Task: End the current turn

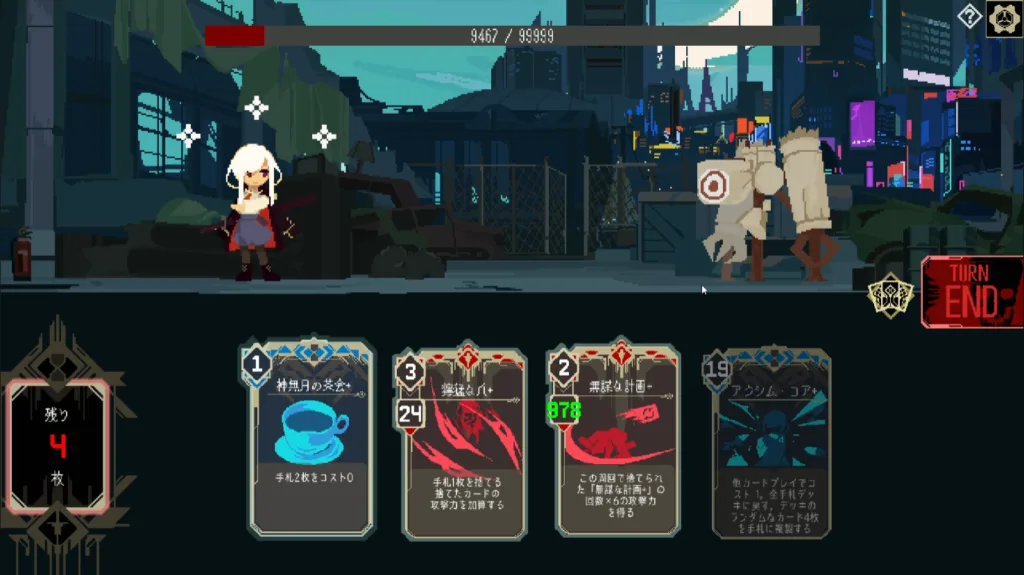Action: [971, 293]
